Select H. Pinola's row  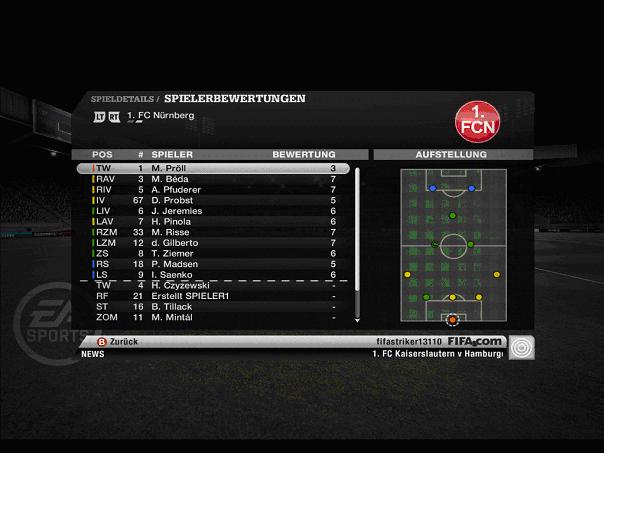pyautogui.click(x=214, y=222)
